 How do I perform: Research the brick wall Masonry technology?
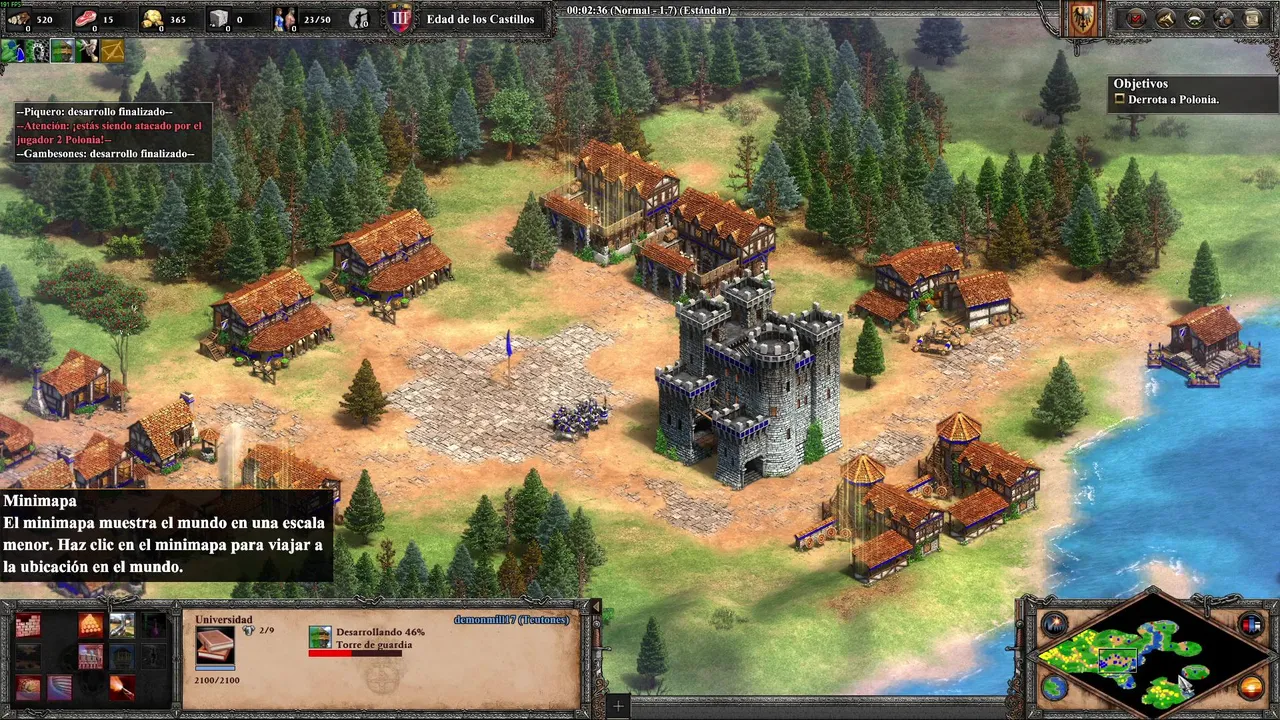point(28,626)
